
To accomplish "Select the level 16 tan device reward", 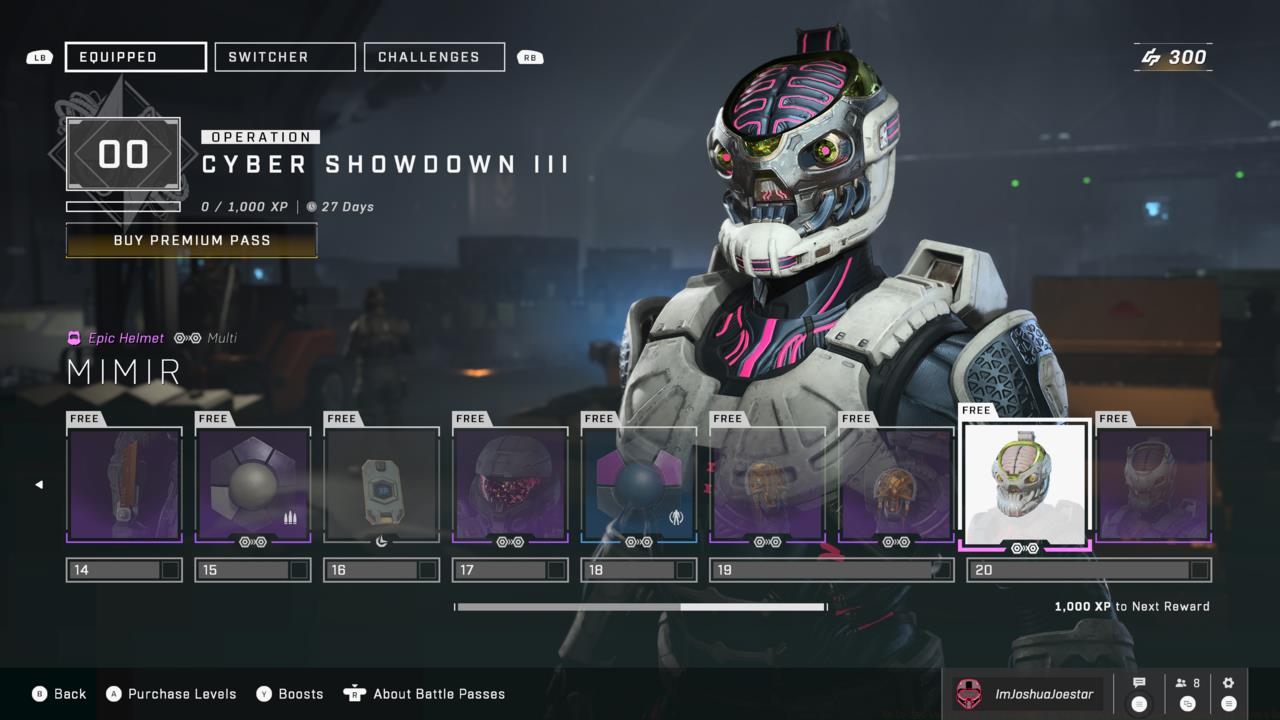I will (x=381, y=485).
